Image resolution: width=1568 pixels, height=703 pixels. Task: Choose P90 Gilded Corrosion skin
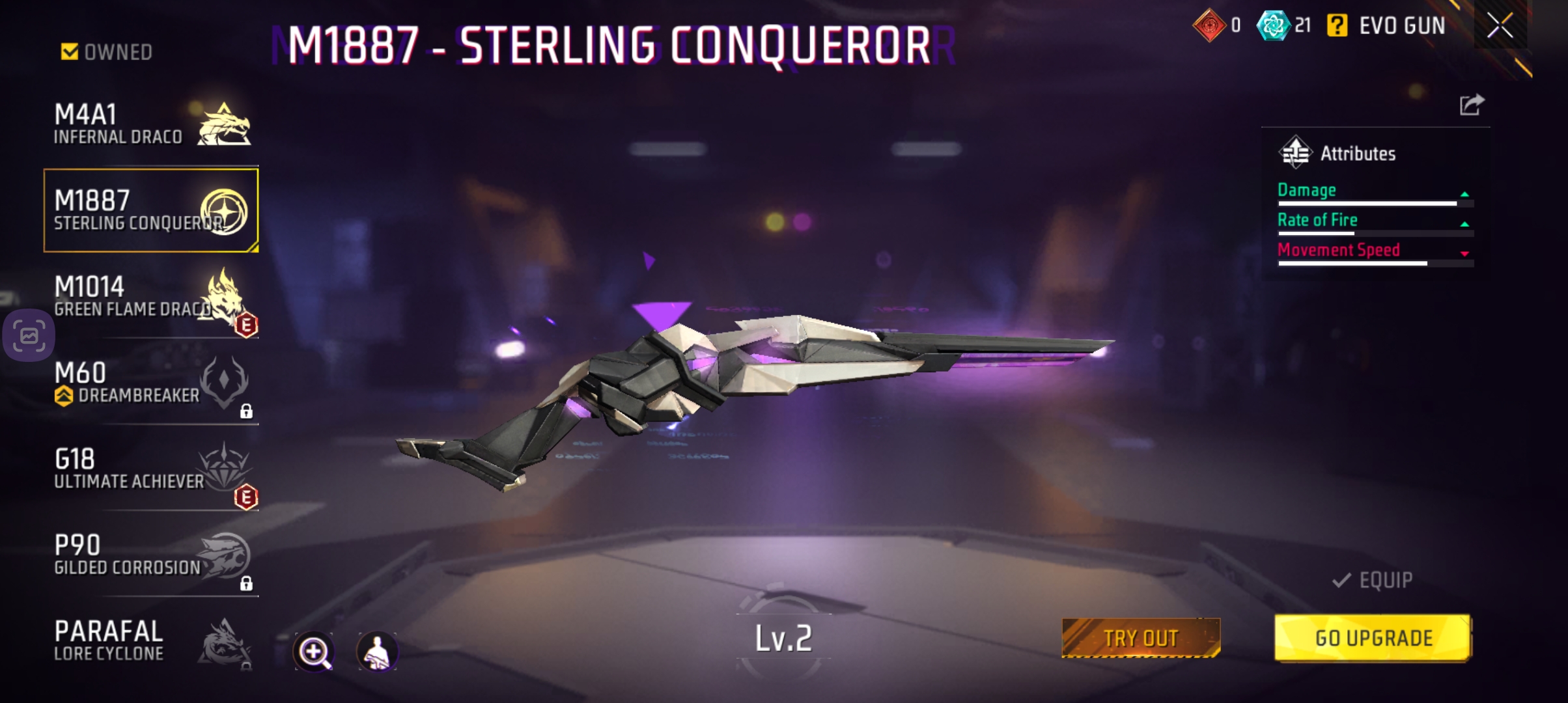pyautogui.click(x=151, y=555)
